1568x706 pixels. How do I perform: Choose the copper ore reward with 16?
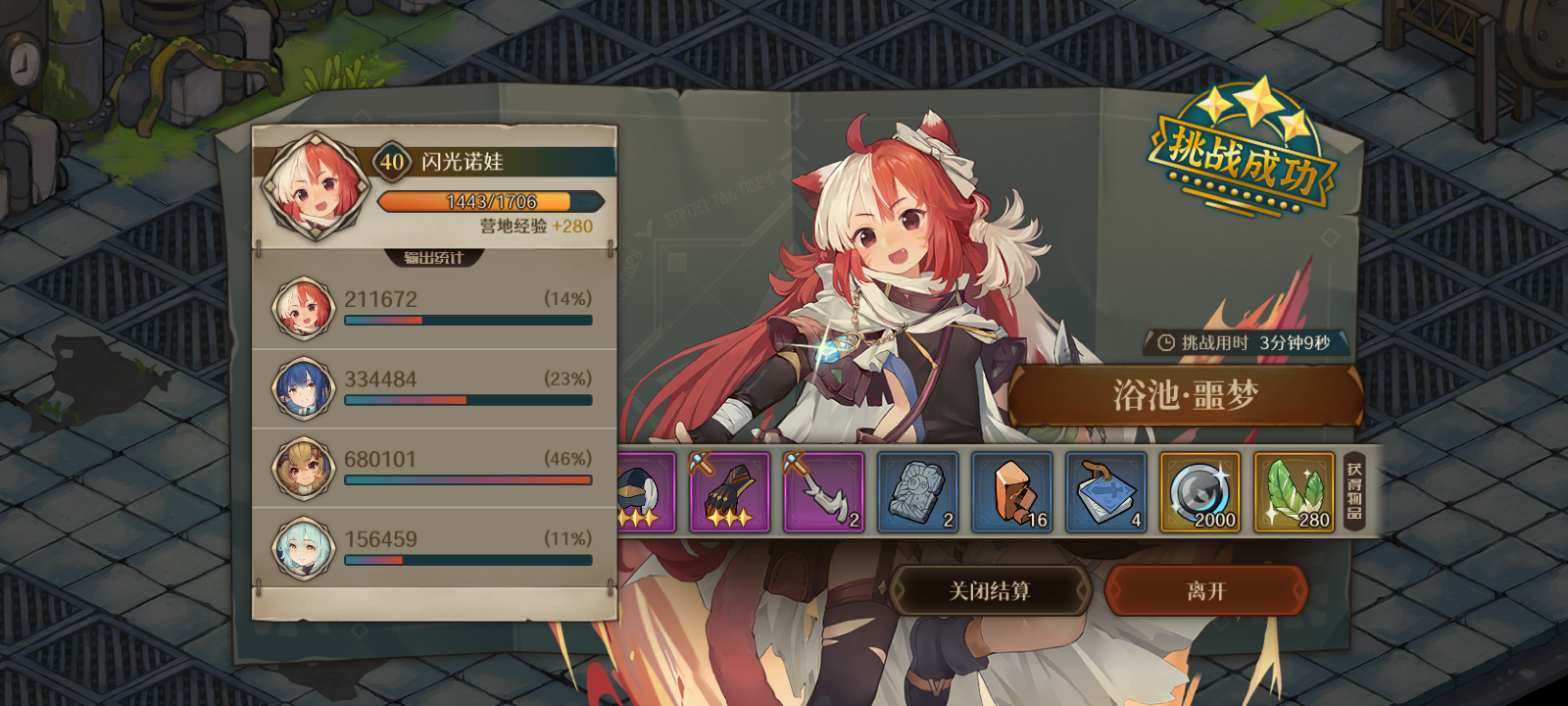1011,492
